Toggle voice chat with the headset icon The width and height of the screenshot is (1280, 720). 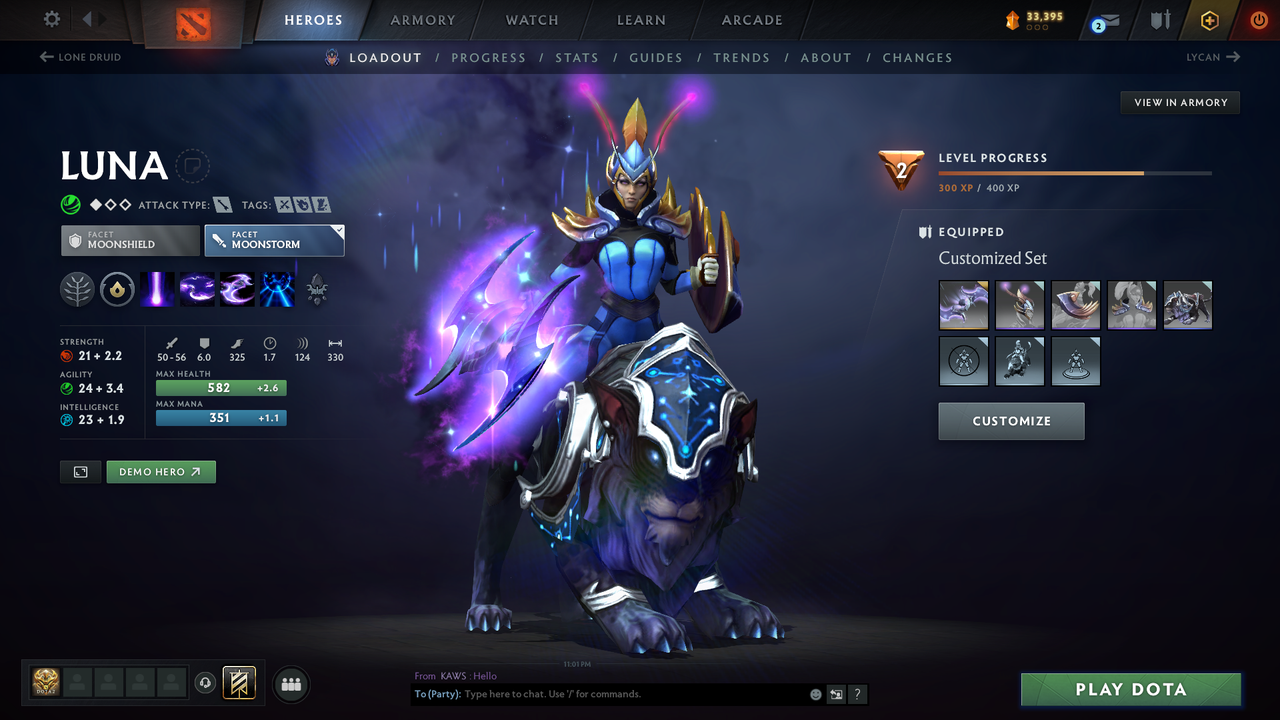pyautogui.click(x=206, y=684)
